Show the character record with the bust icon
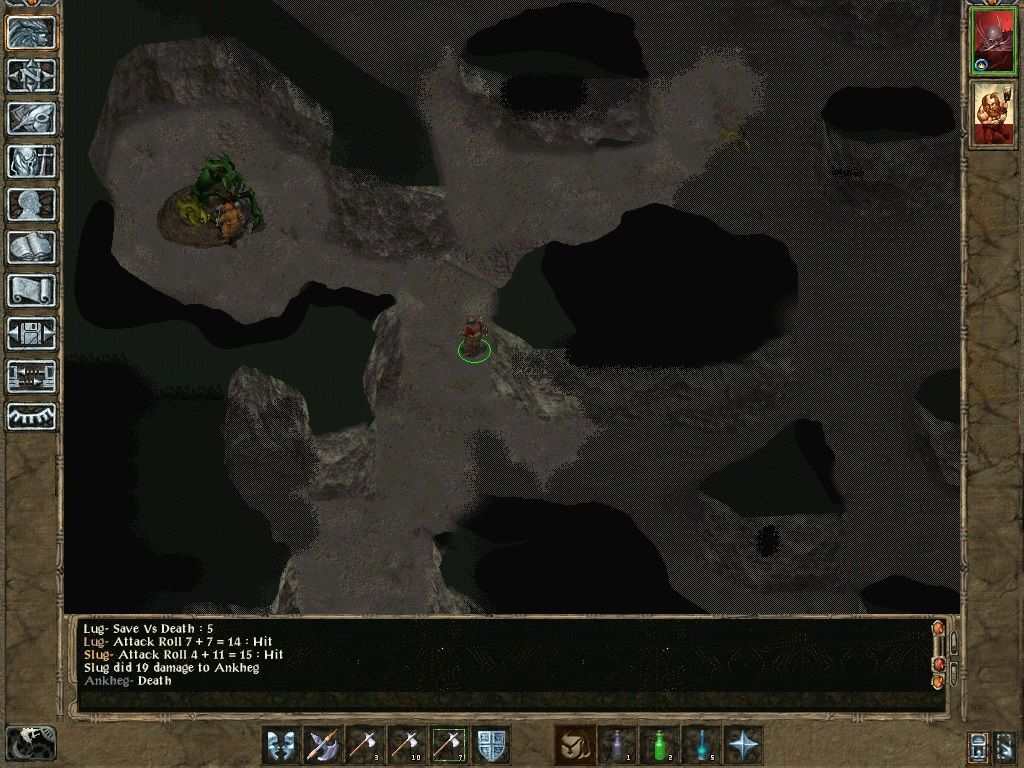 [32, 204]
